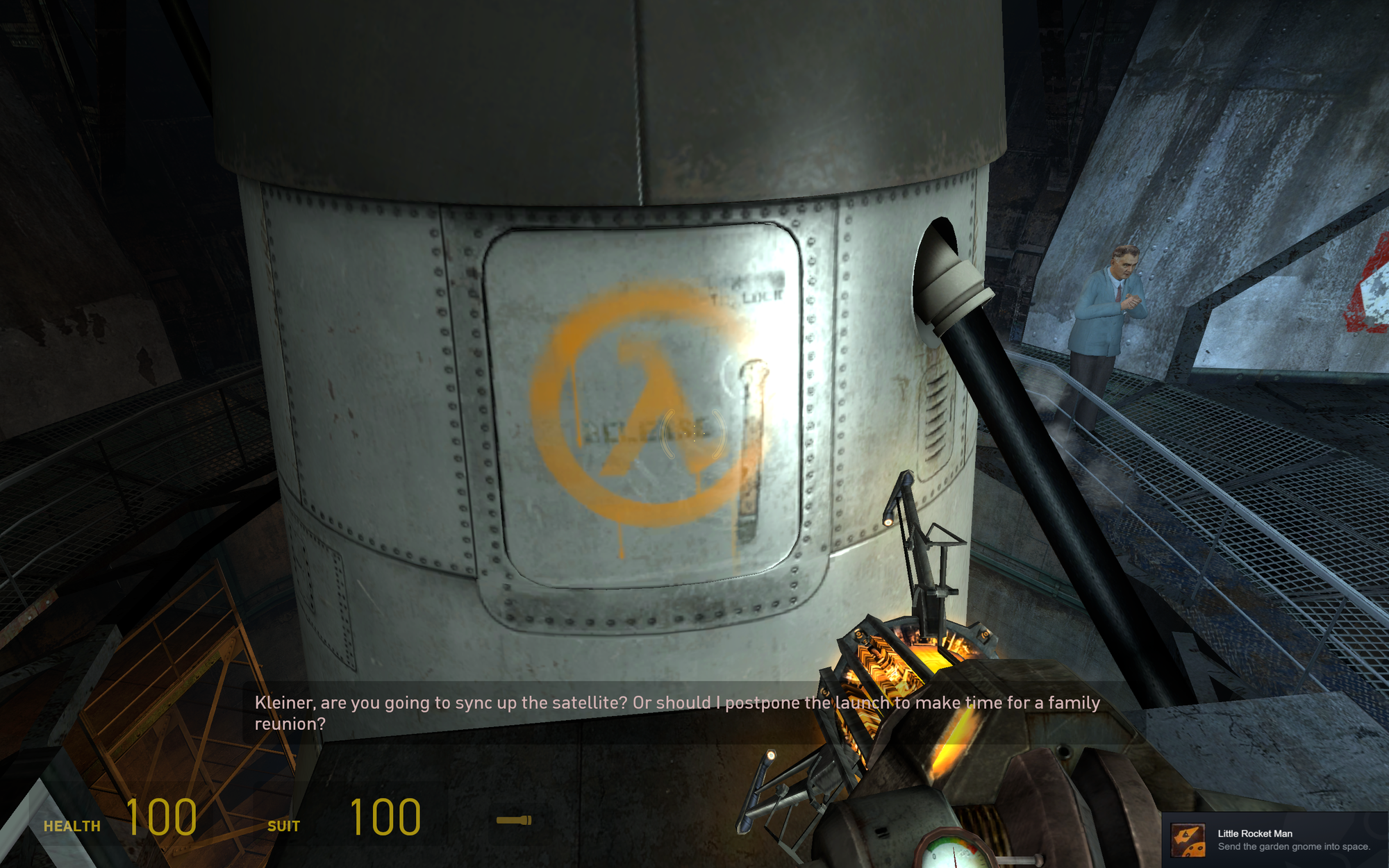
Task: Select the HEALTH indicator label
Action: (x=72, y=826)
